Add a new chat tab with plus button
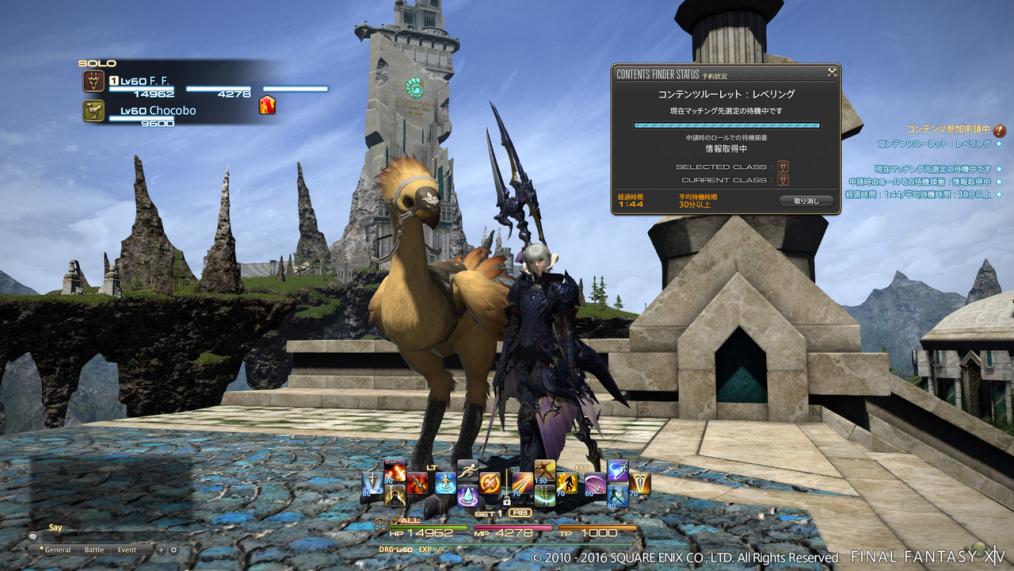Screen dimensions: 1014x571 160,550
